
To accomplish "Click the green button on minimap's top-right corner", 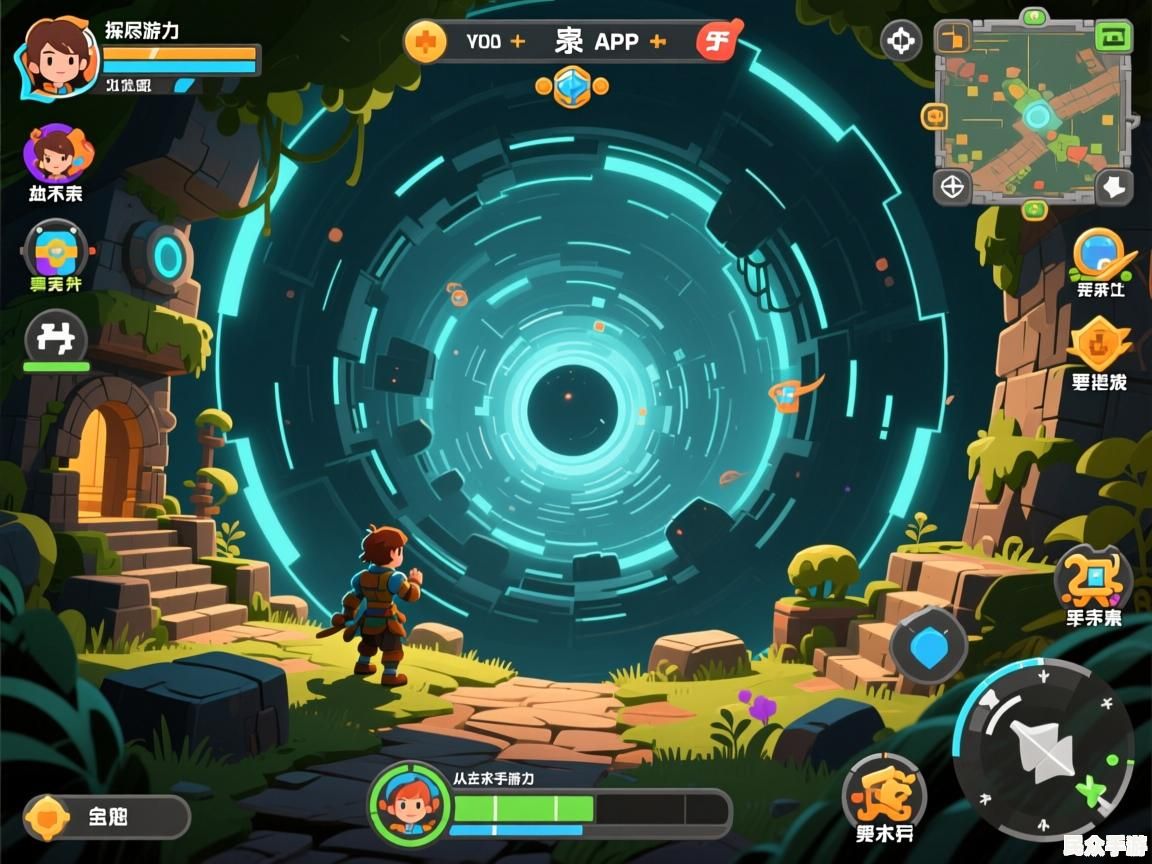I will [x=1113, y=37].
